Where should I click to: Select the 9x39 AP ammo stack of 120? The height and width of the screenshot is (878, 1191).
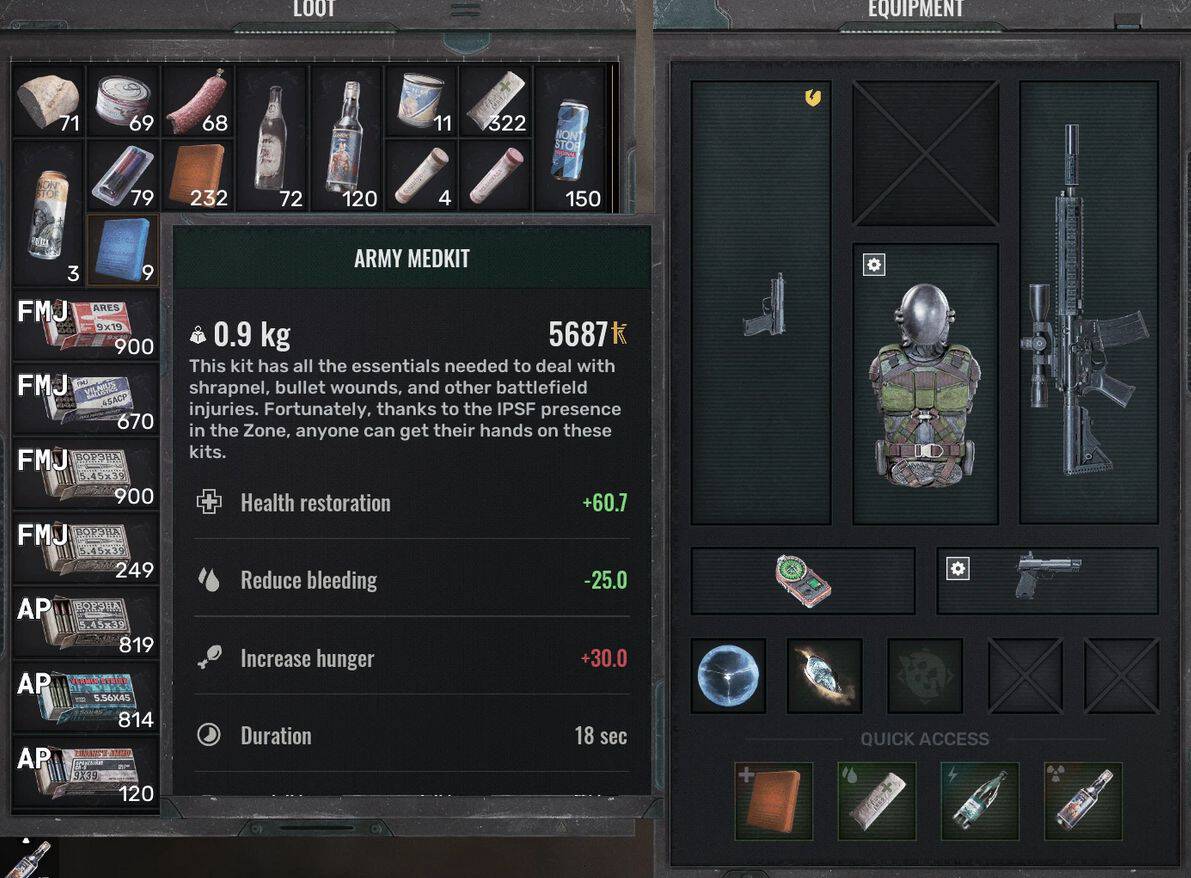click(x=86, y=772)
